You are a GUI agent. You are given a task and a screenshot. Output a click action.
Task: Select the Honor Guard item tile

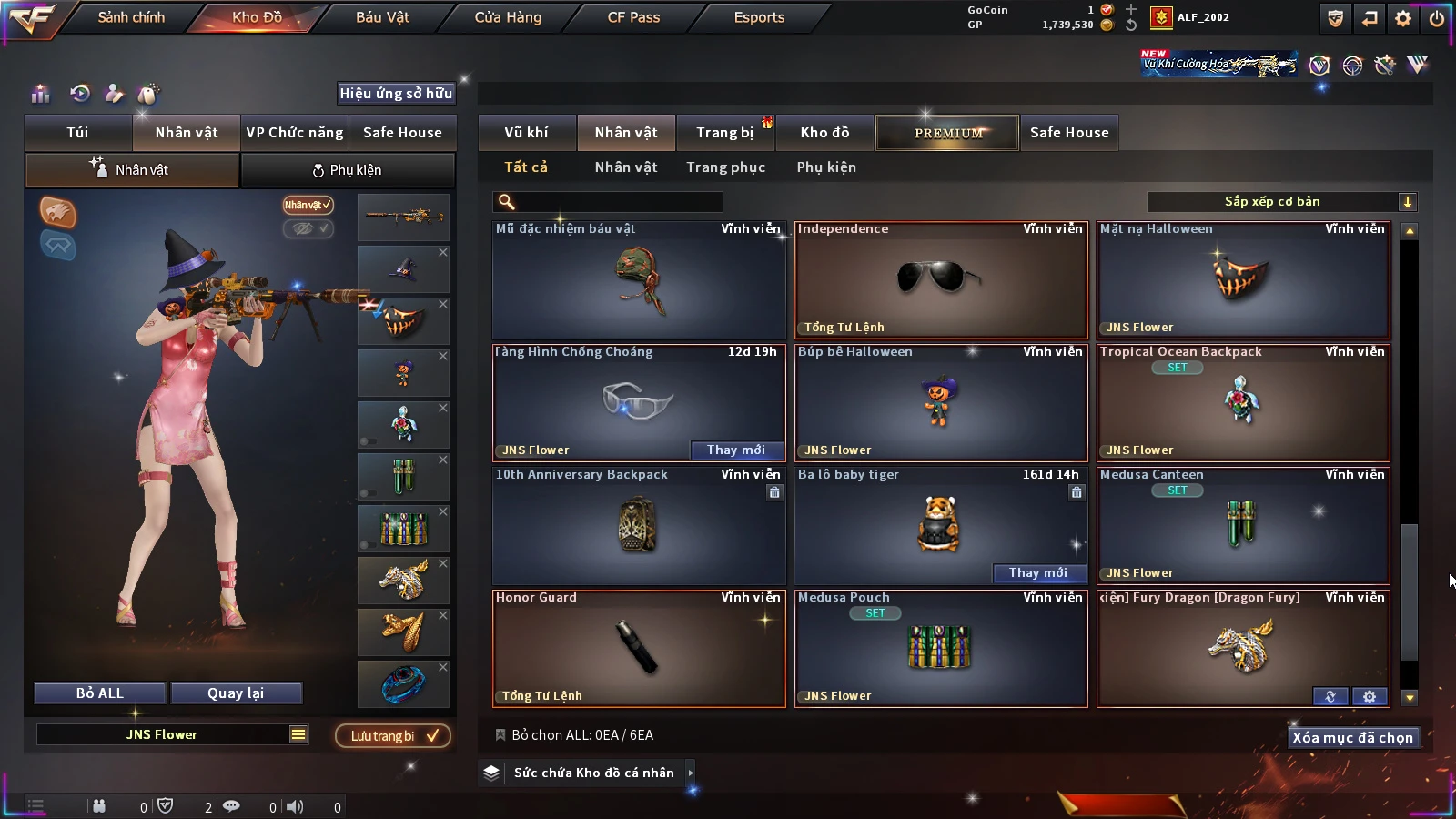[639, 648]
